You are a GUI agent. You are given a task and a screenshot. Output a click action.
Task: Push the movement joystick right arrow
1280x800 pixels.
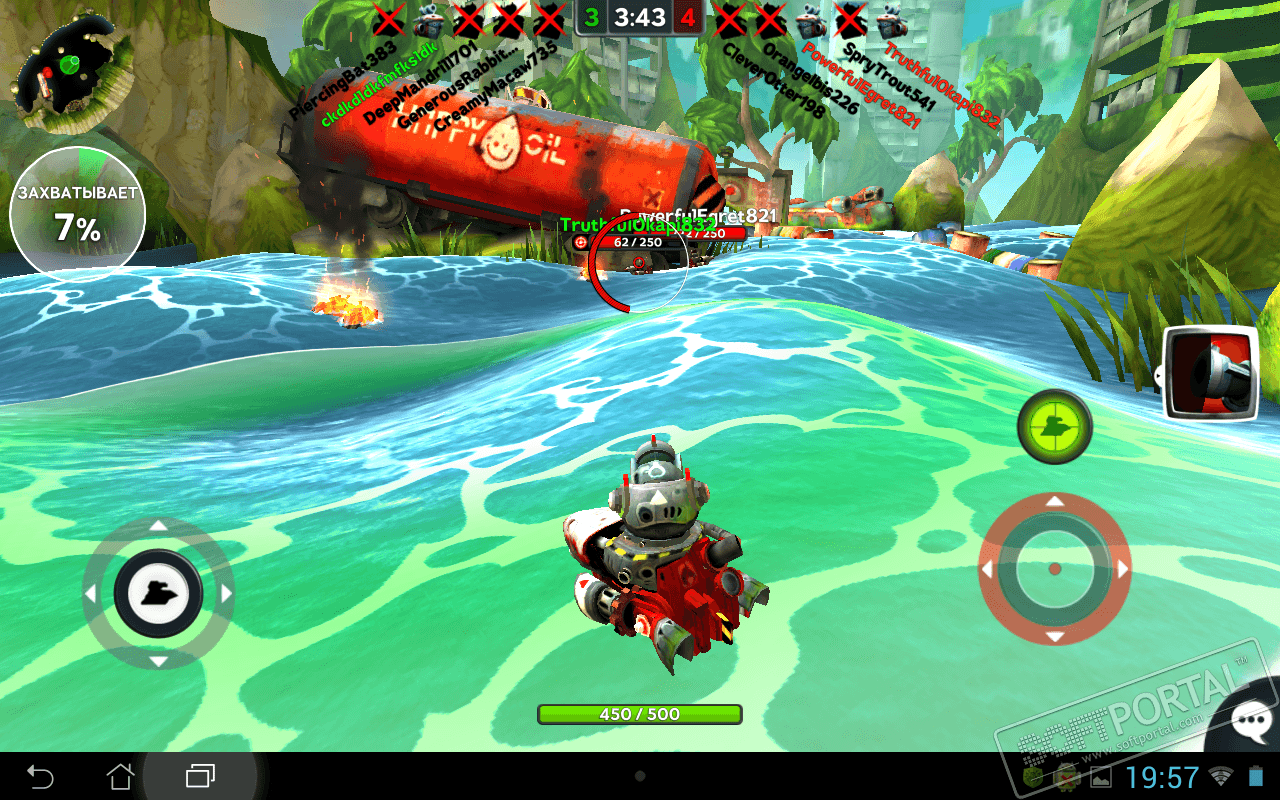(x=226, y=594)
